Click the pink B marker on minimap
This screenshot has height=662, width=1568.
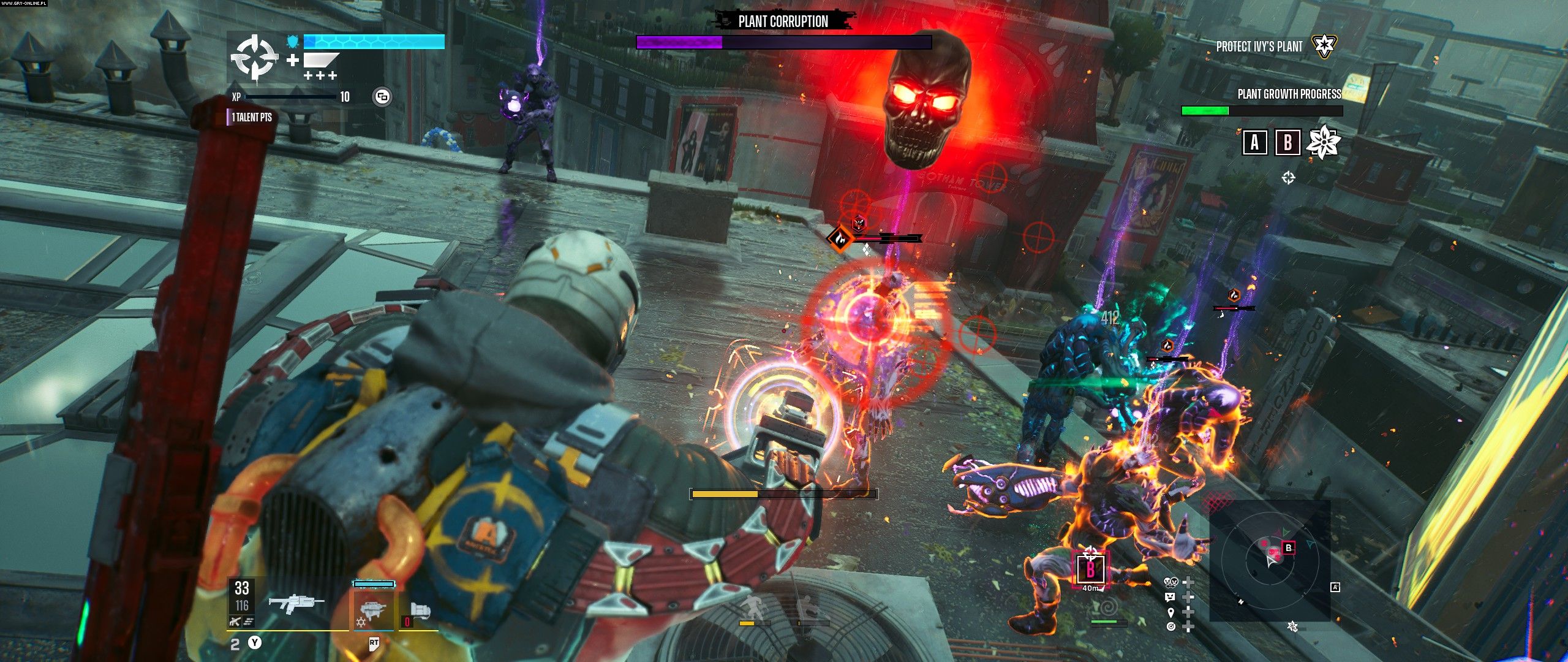(1288, 548)
